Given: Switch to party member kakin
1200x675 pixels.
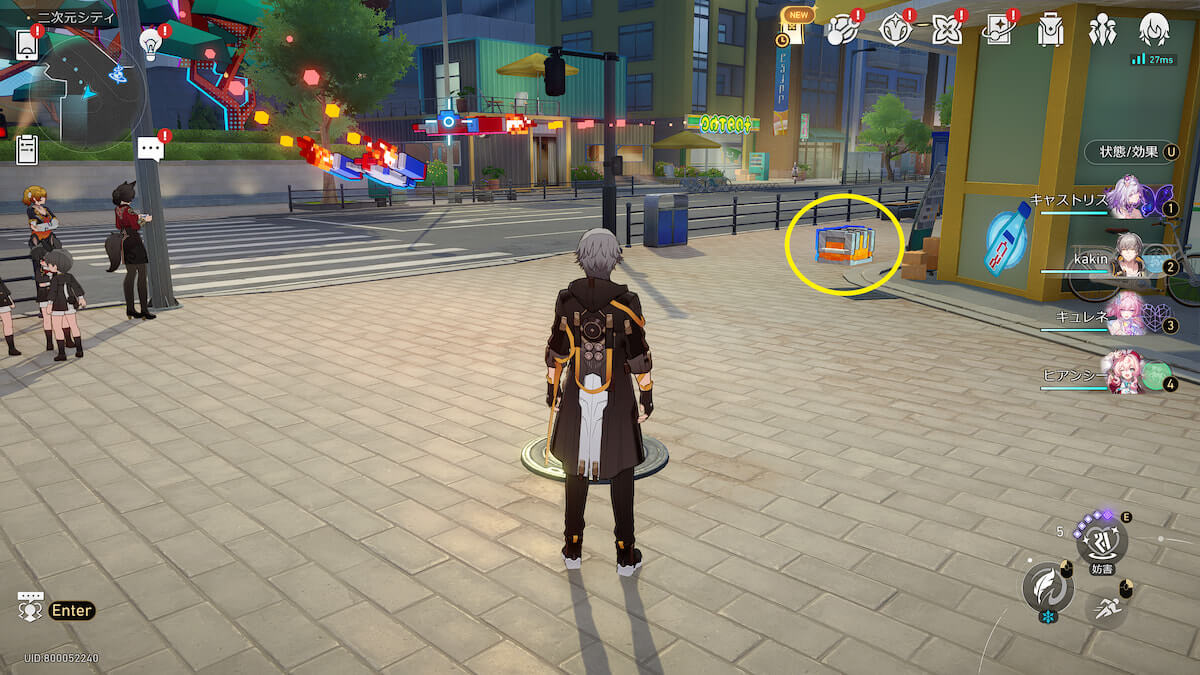Looking at the screenshot, I should click(1132, 261).
